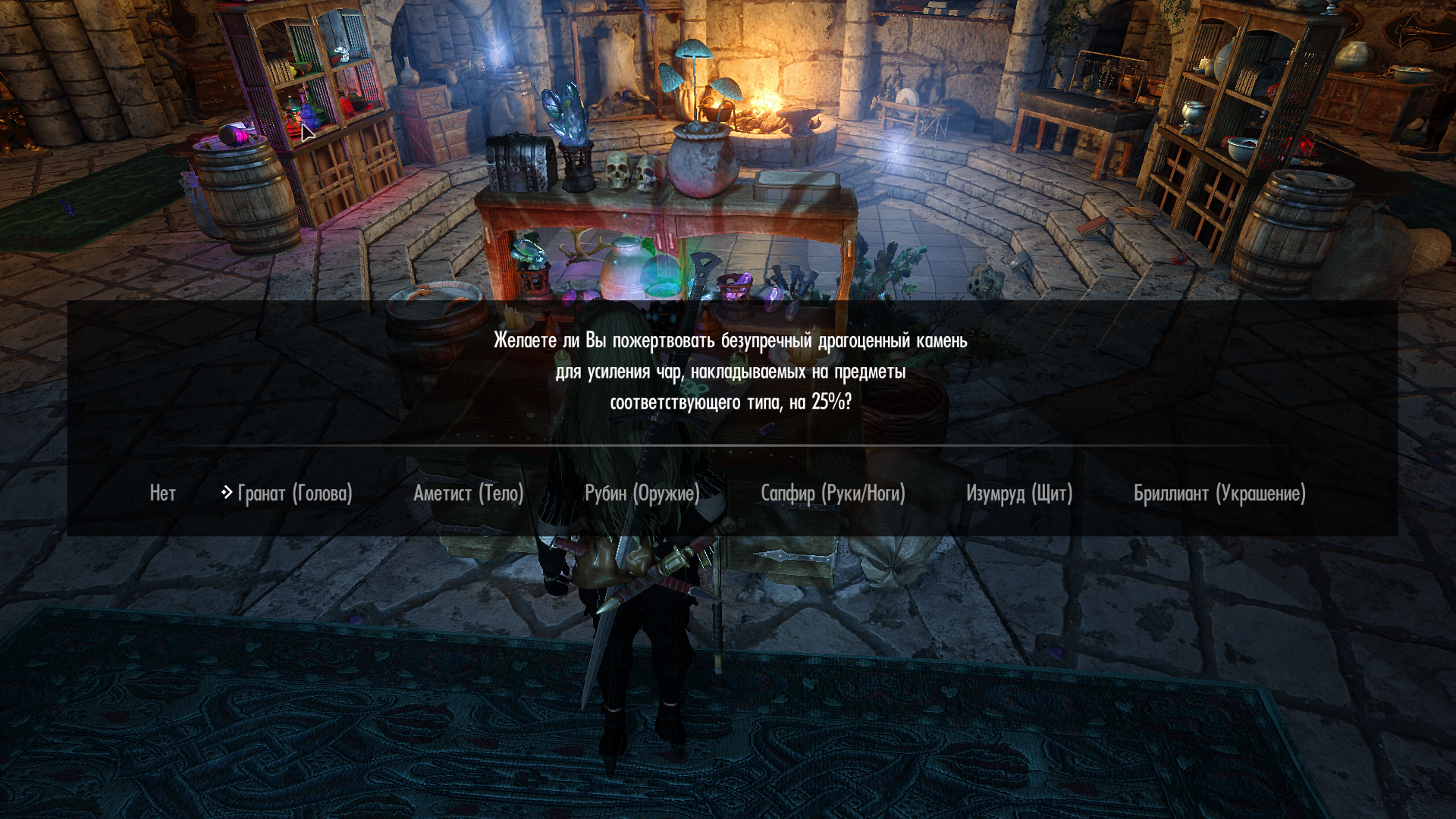Choose Аметист (Тело) gem option

click(468, 494)
